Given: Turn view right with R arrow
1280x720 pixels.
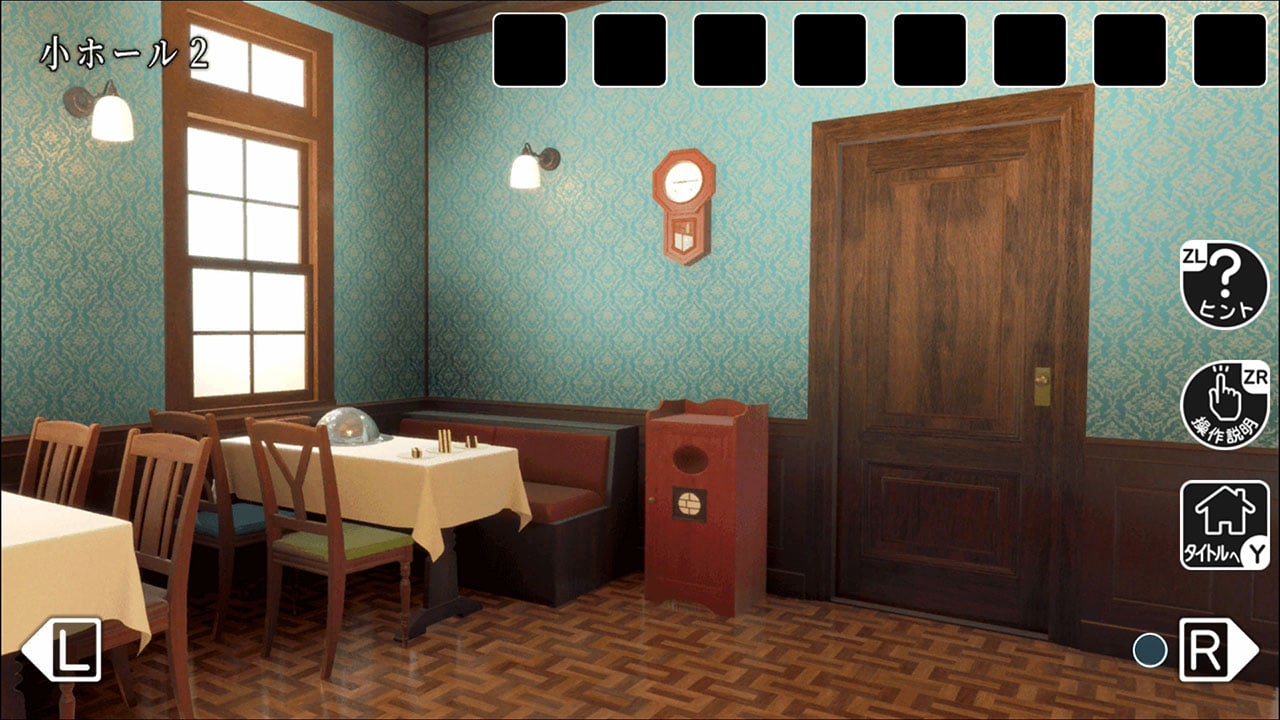Looking at the screenshot, I should (1216, 649).
